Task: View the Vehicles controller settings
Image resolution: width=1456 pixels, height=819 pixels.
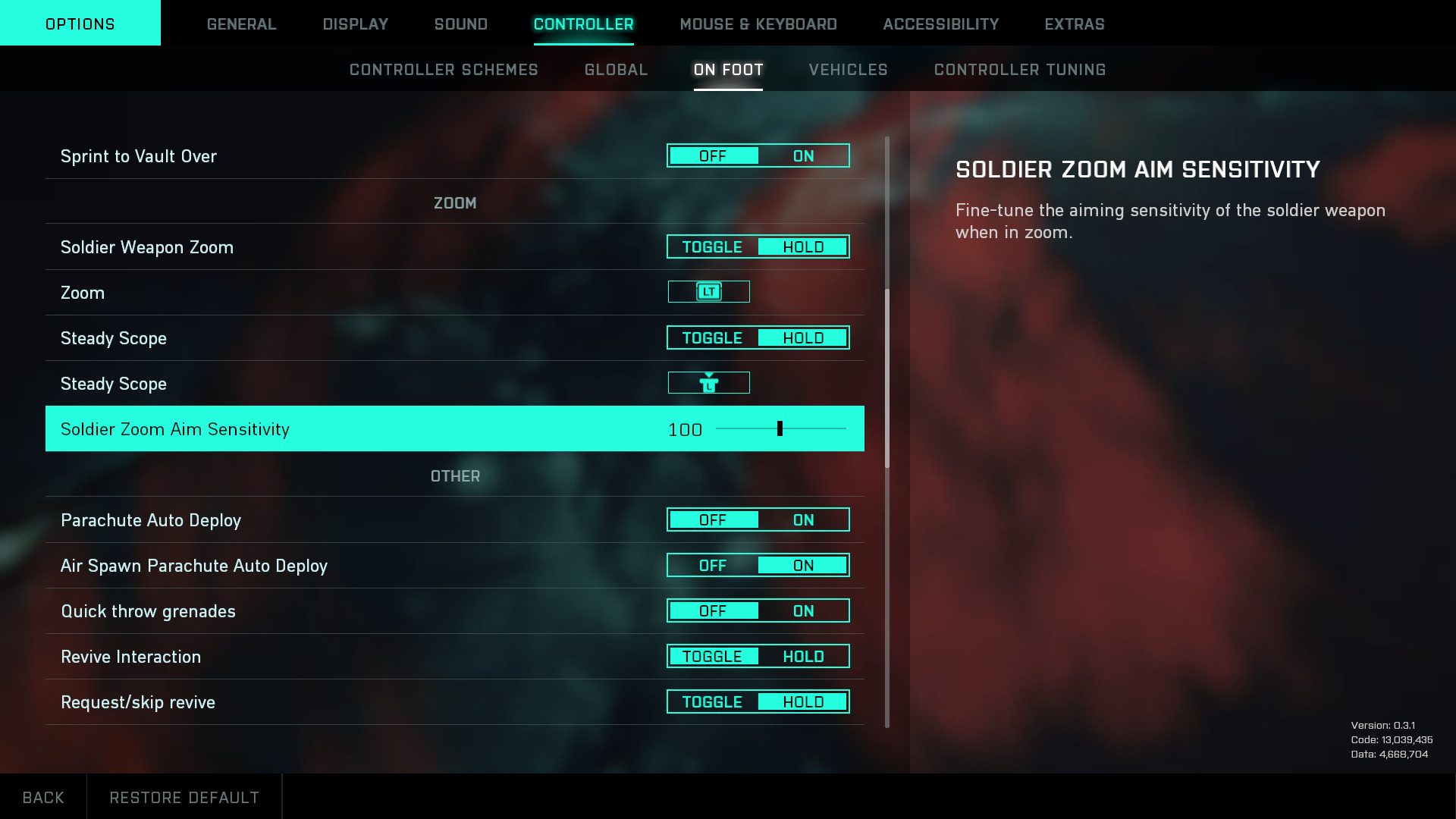Action: 848,70
